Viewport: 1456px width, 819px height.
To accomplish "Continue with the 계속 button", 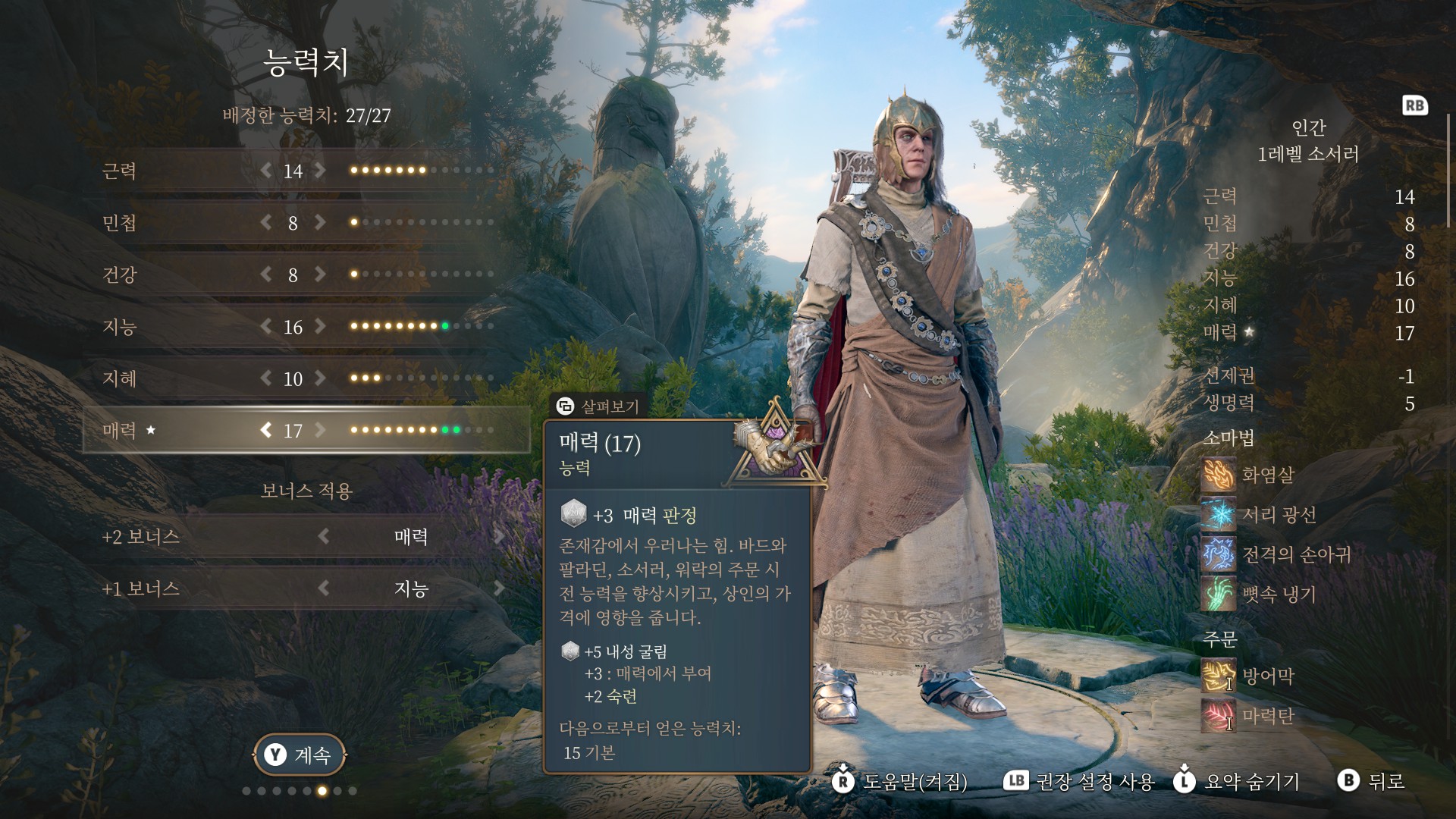I will pos(299,755).
